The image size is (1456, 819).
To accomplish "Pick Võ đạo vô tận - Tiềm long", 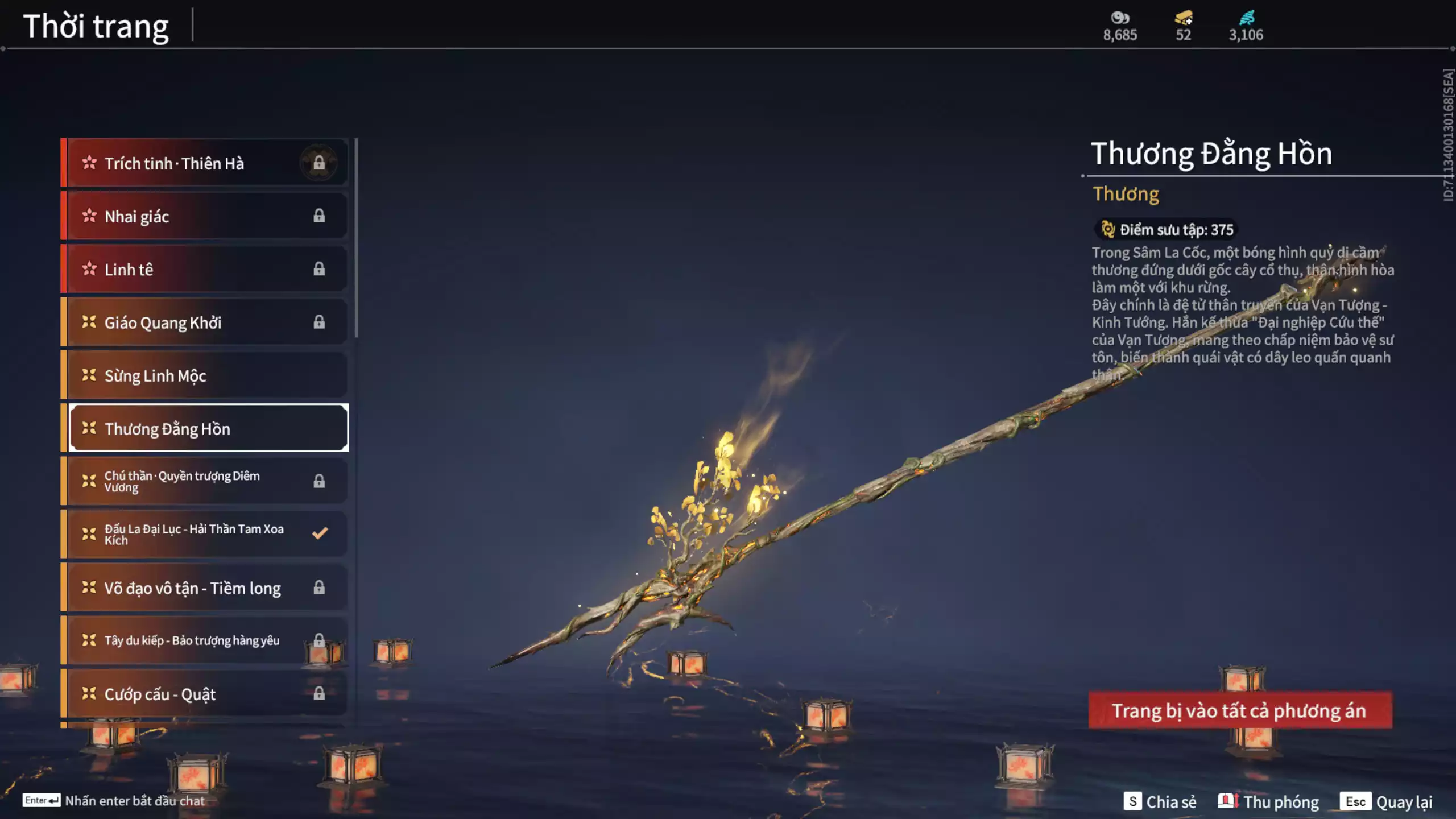I will (x=205, y=588).
